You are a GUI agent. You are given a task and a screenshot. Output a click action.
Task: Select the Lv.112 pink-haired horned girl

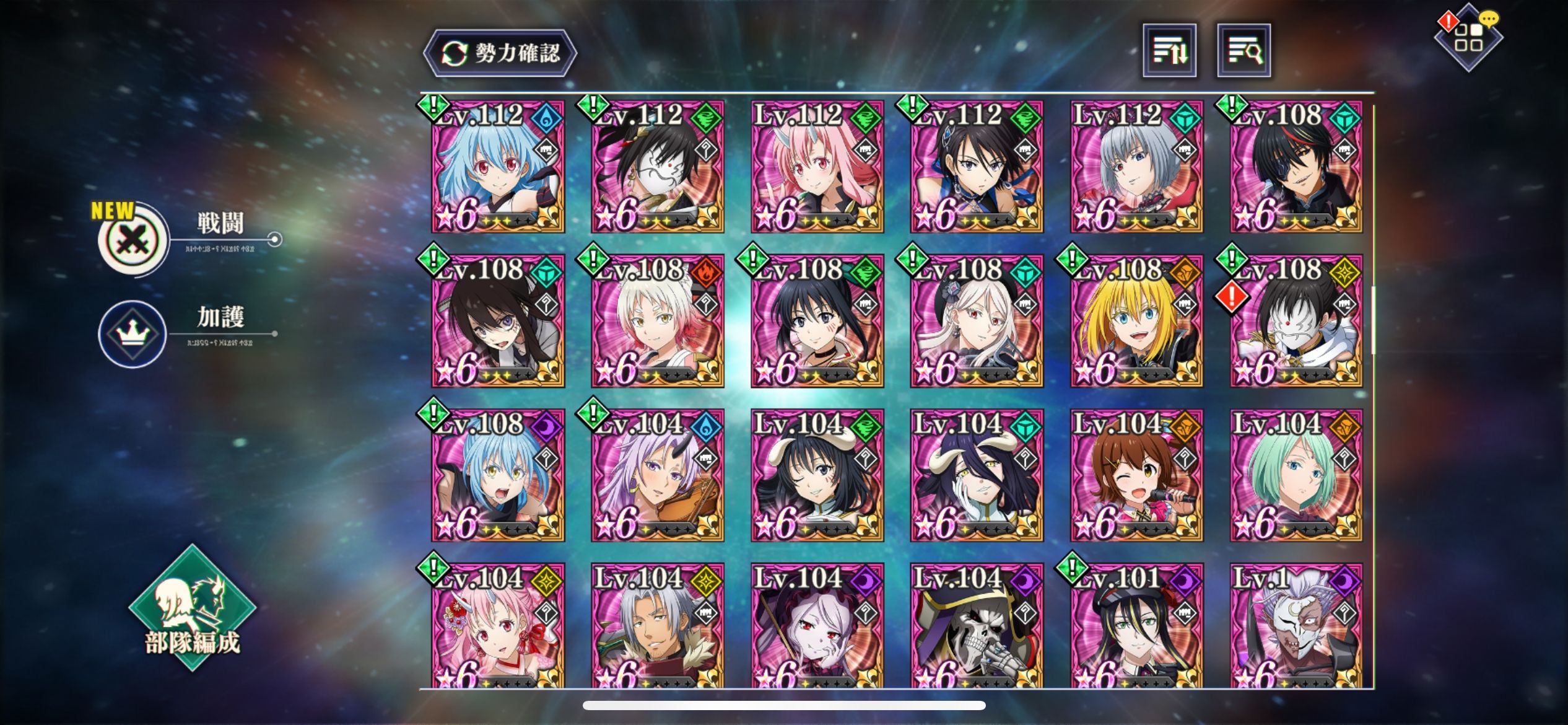817,167
